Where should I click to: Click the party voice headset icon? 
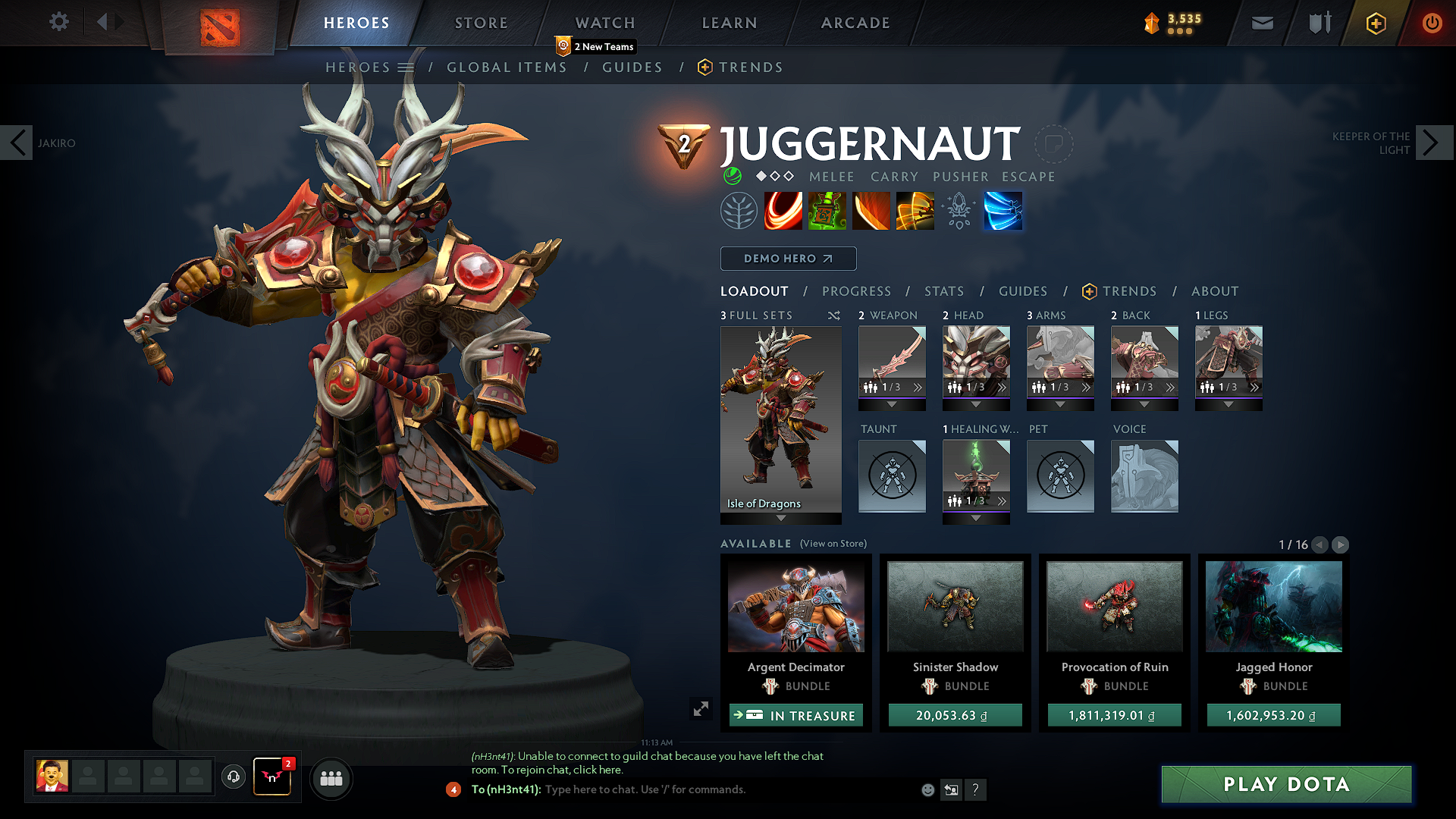coord(234,778)
